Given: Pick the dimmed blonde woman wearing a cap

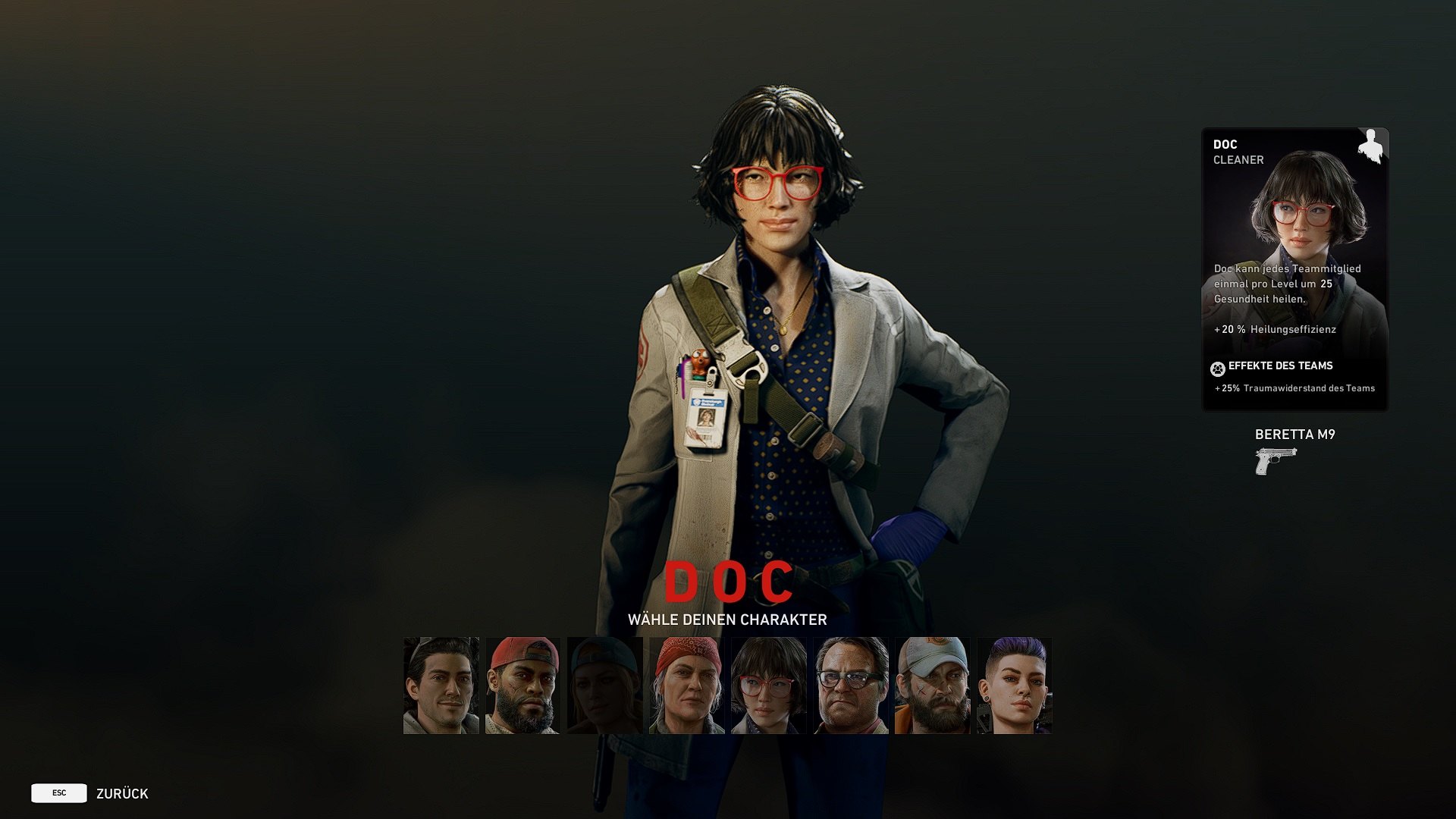Looking at the screenshot, I should coord(604,686).
